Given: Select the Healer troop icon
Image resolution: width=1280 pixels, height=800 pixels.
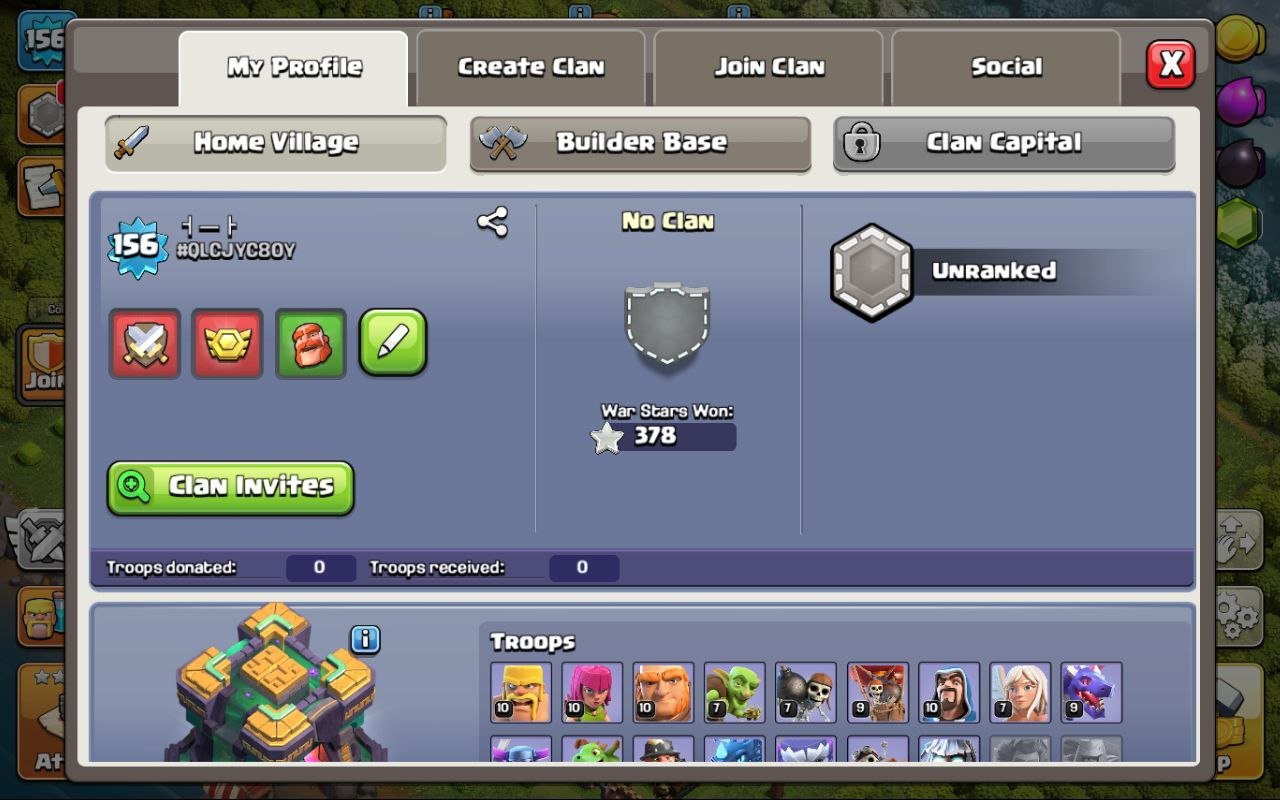Looking at the screenshot, I should coord(1021,692).
